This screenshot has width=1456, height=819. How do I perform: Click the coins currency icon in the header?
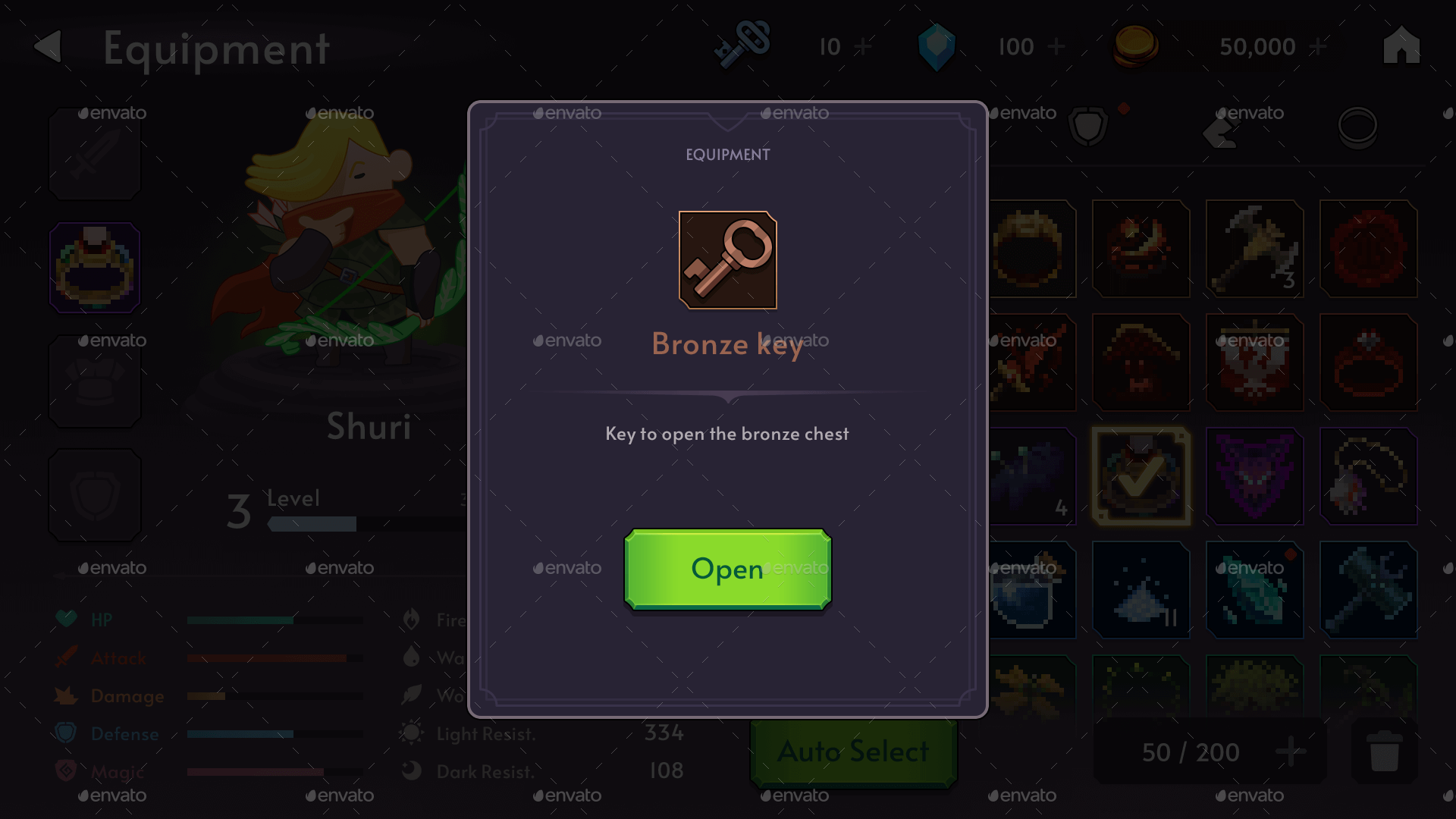1135,45
